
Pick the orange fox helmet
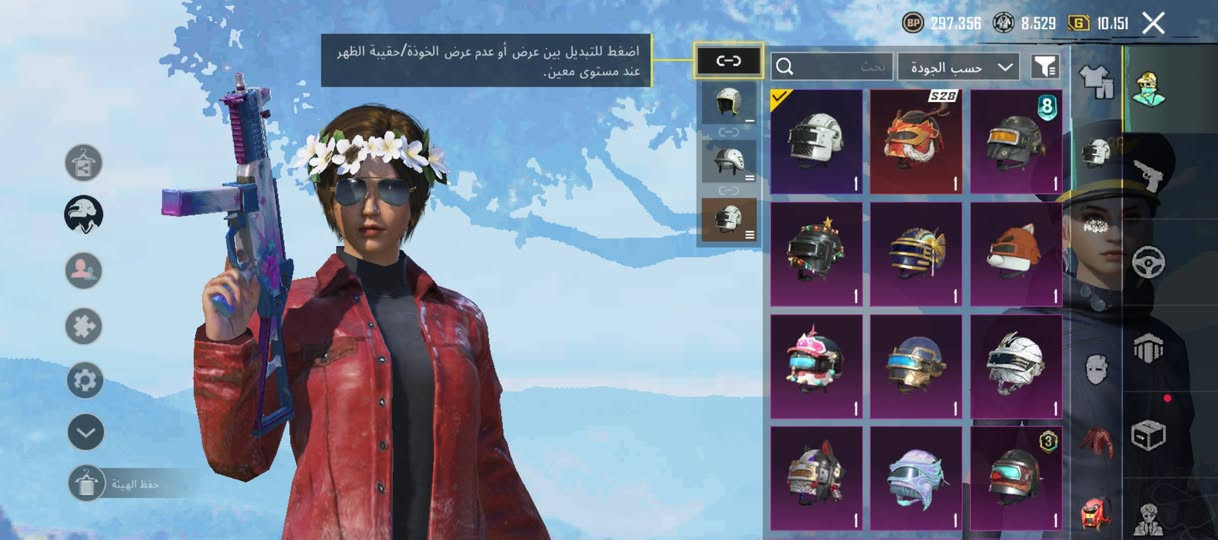[x=1016, y=254]
